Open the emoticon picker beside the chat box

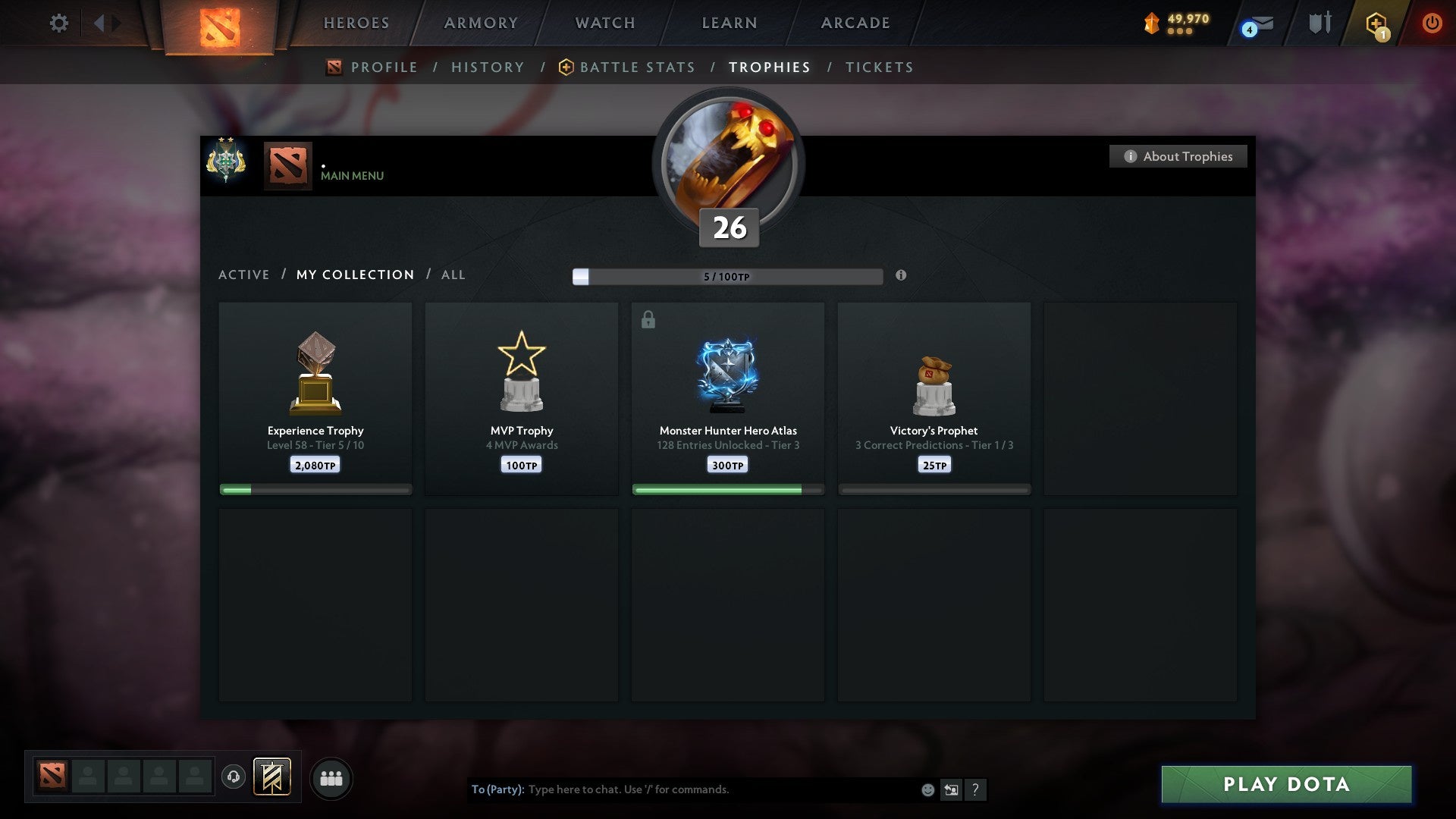click(x=927, y=789)
